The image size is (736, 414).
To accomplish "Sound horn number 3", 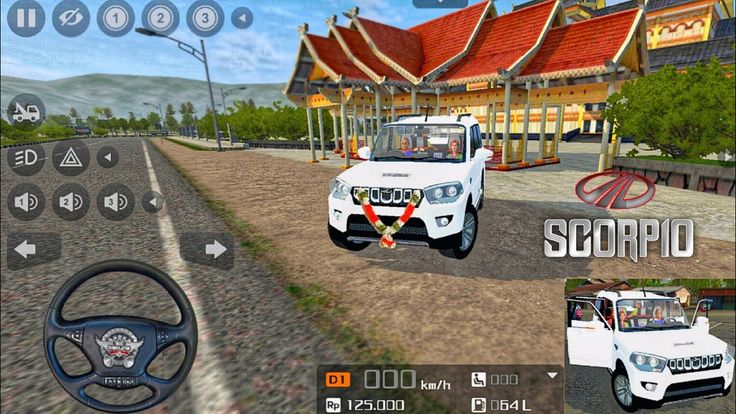I will (116, 202).
